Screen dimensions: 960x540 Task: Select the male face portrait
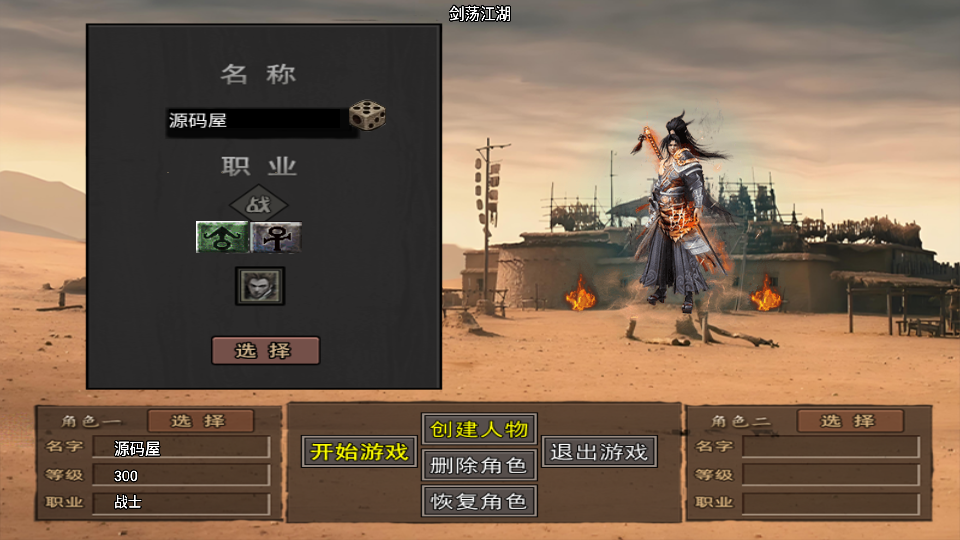pyautogui.click(x=260, y=286)
